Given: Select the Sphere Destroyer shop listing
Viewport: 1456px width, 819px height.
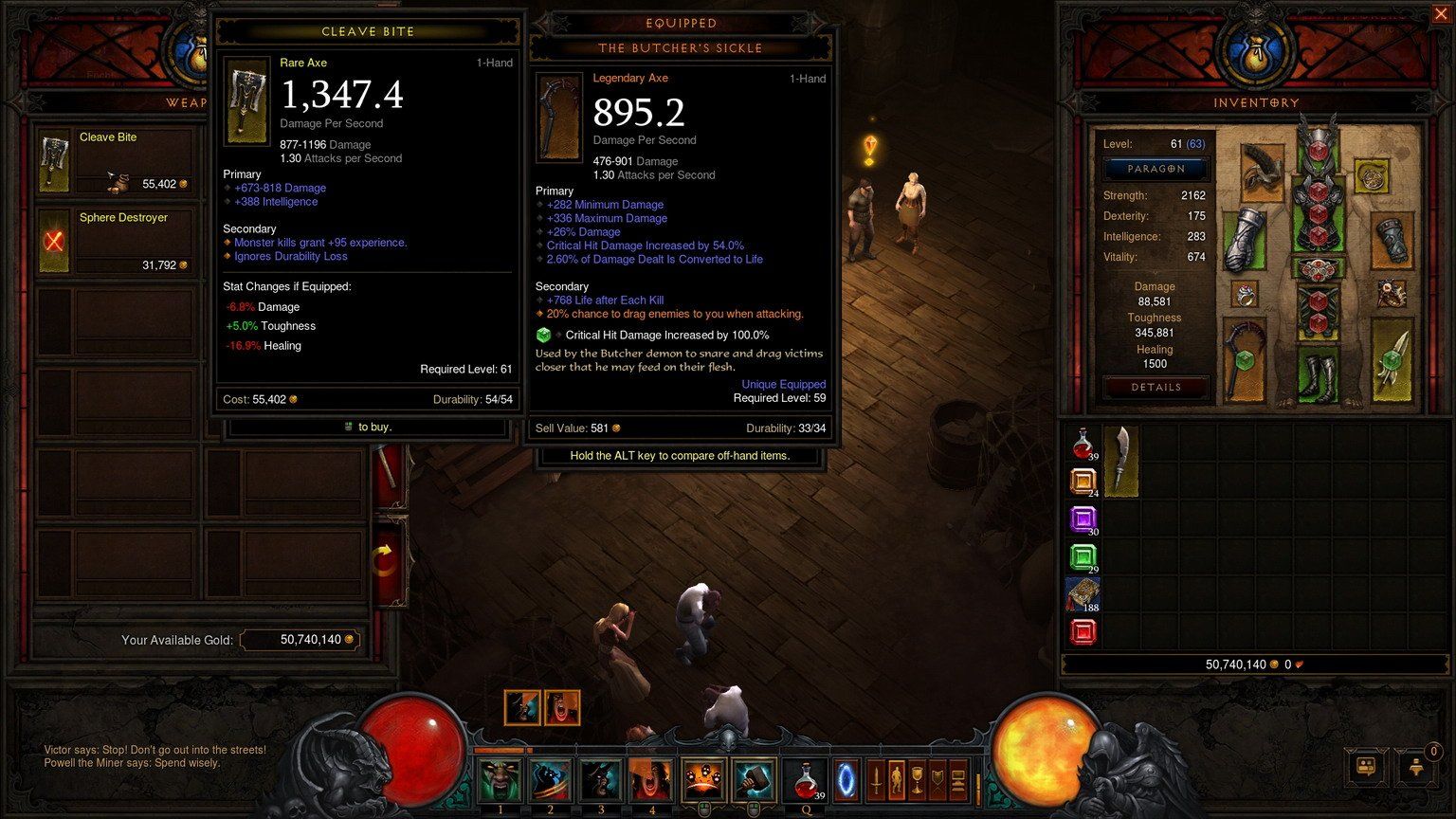Looking at the screenshot, I should point(115,242).
